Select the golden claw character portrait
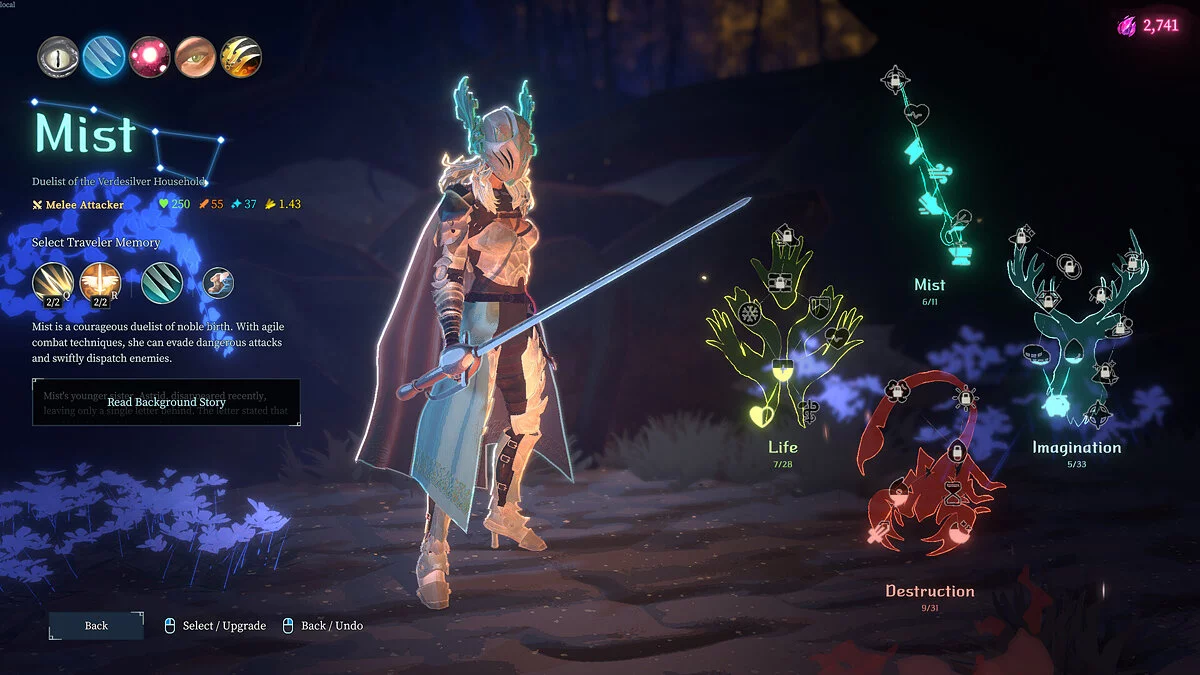This screenshot has width=1200, height=675. tap(241, 57)
